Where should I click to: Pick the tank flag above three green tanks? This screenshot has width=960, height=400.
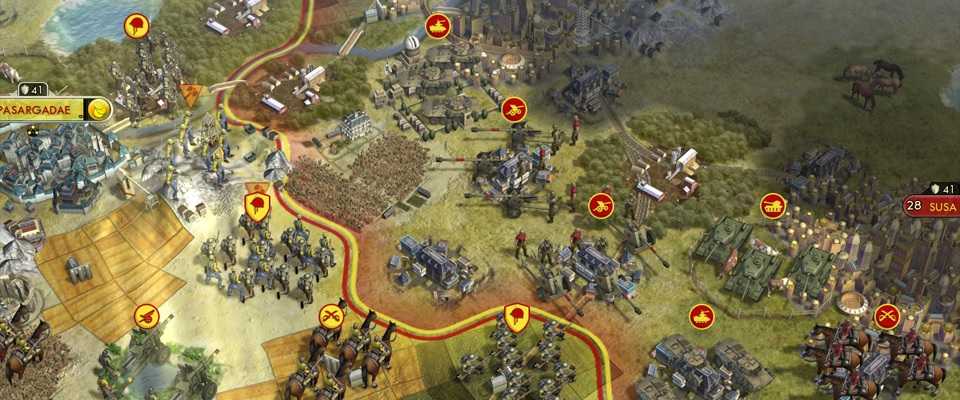coord(773,206)
